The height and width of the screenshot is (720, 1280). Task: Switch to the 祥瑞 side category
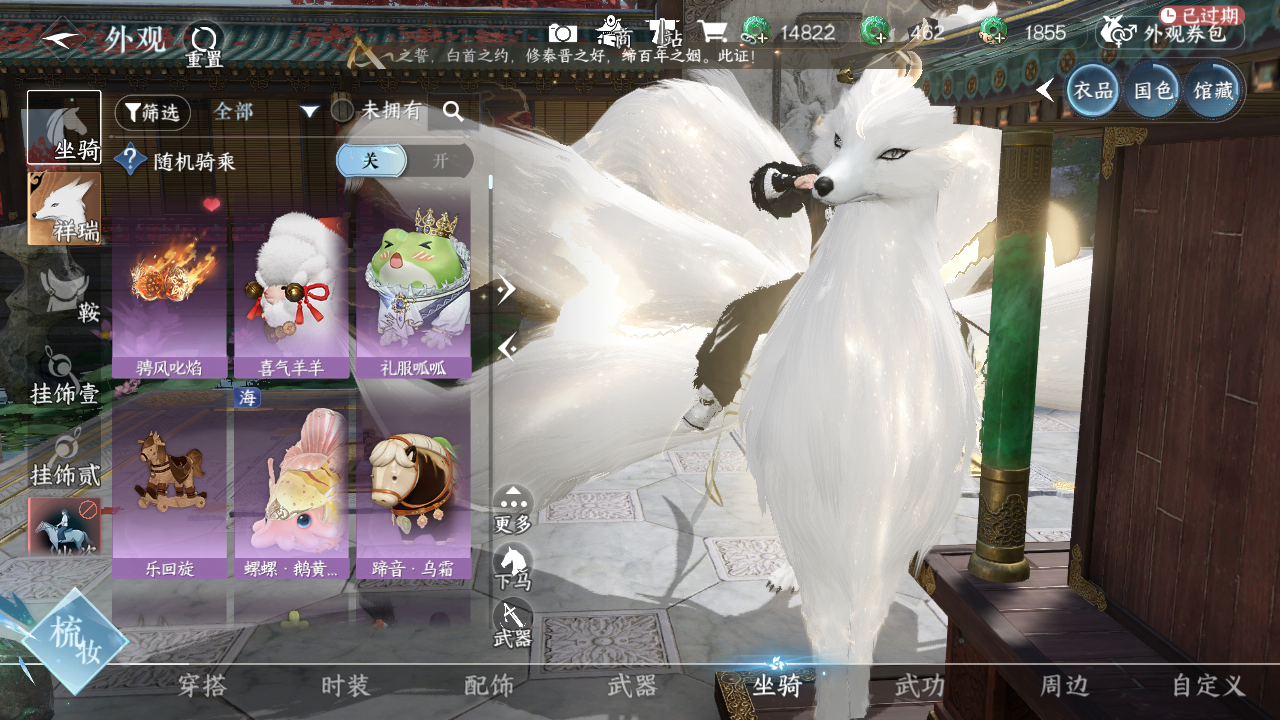(x=64, y=208)
